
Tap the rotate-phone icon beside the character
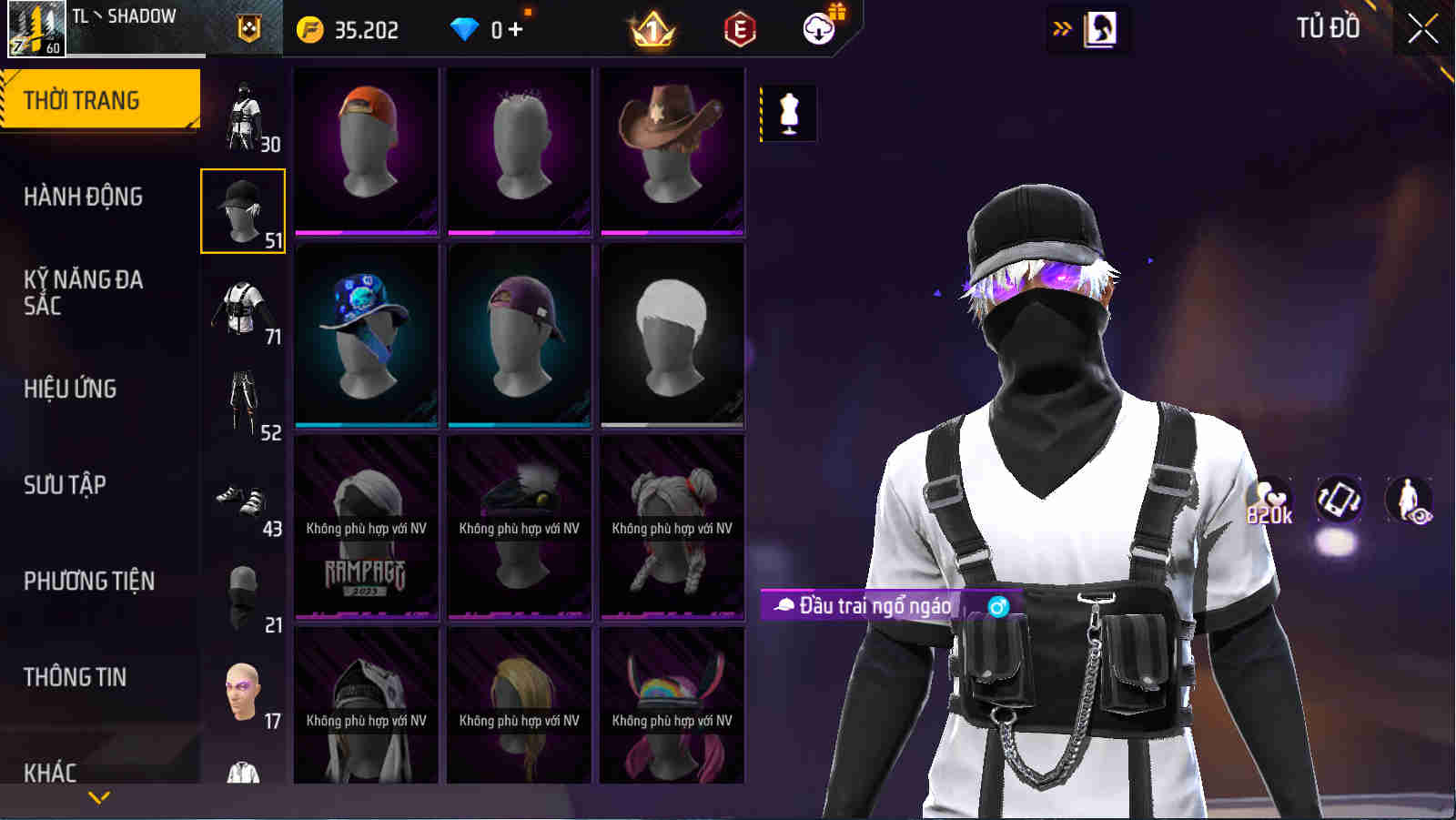click(1340, 497)
